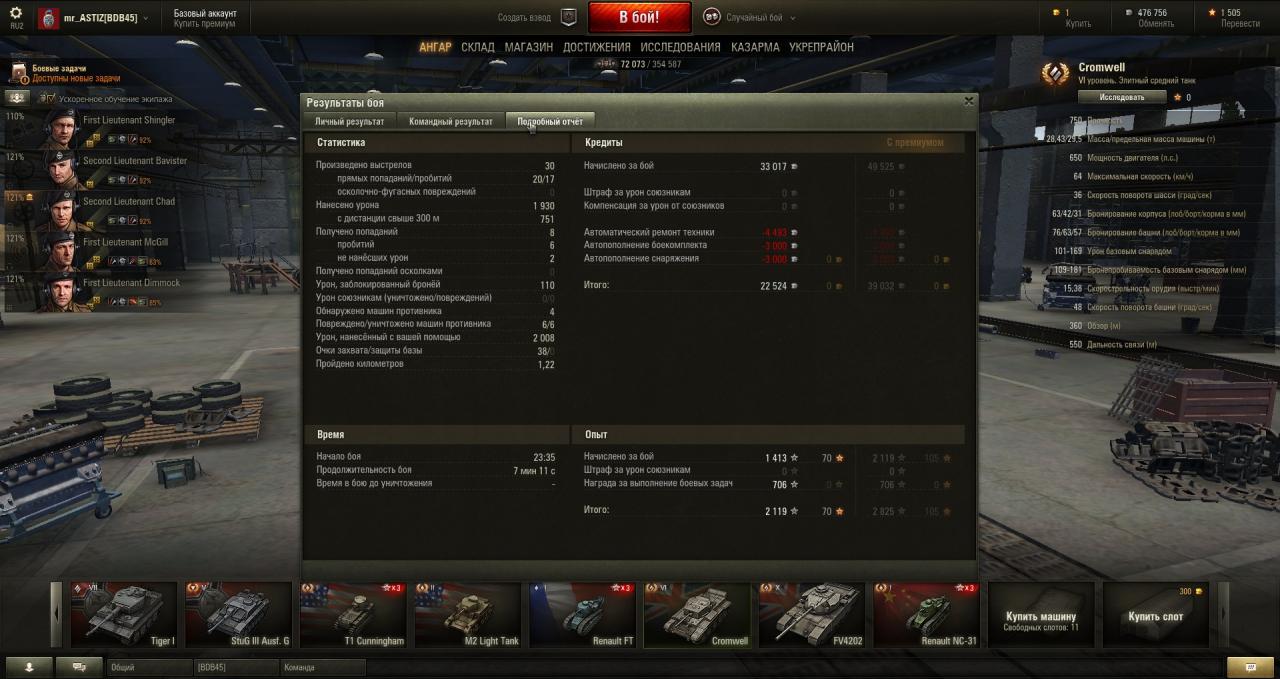Open the СКЛАД menu section
The height and width of the screenshot is (679, 1280).
478,47
